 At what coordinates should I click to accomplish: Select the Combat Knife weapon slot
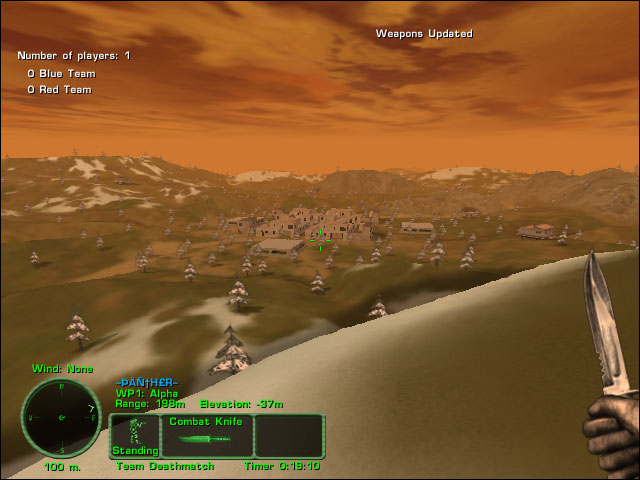coord(206,436)
